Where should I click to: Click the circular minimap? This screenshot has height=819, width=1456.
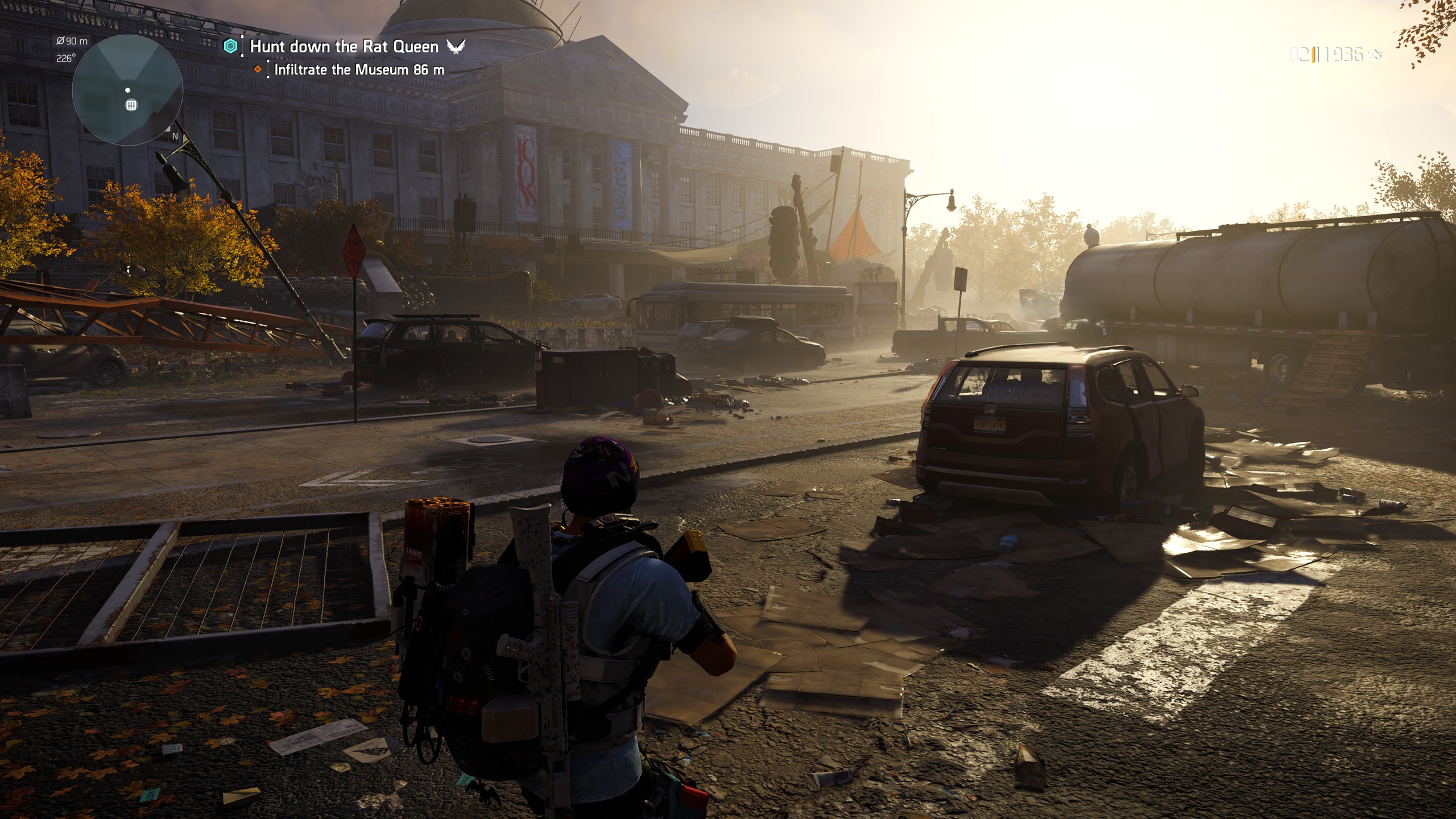[127, 91]
